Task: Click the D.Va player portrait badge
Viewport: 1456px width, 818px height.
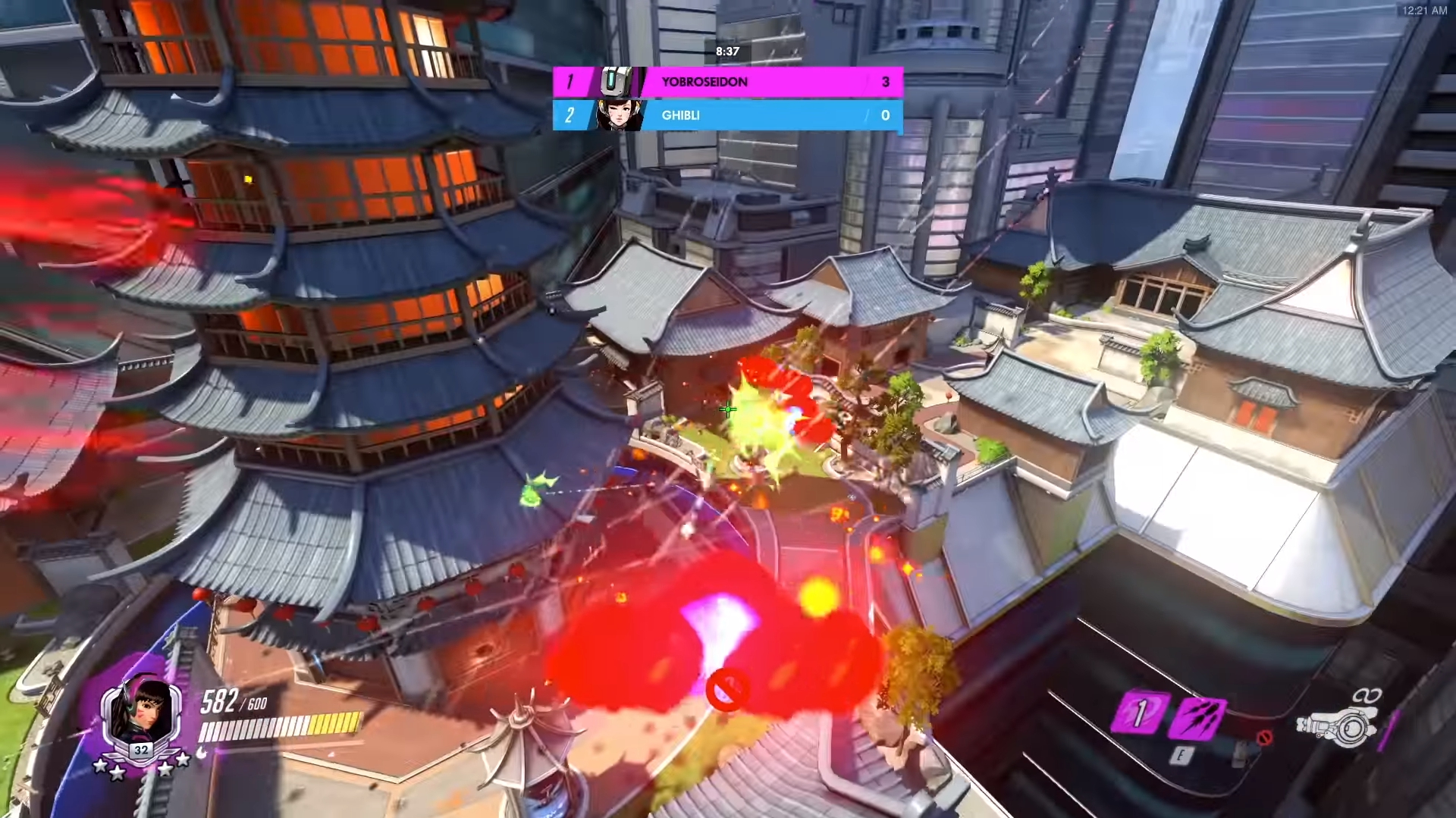Action: [141, 716]
